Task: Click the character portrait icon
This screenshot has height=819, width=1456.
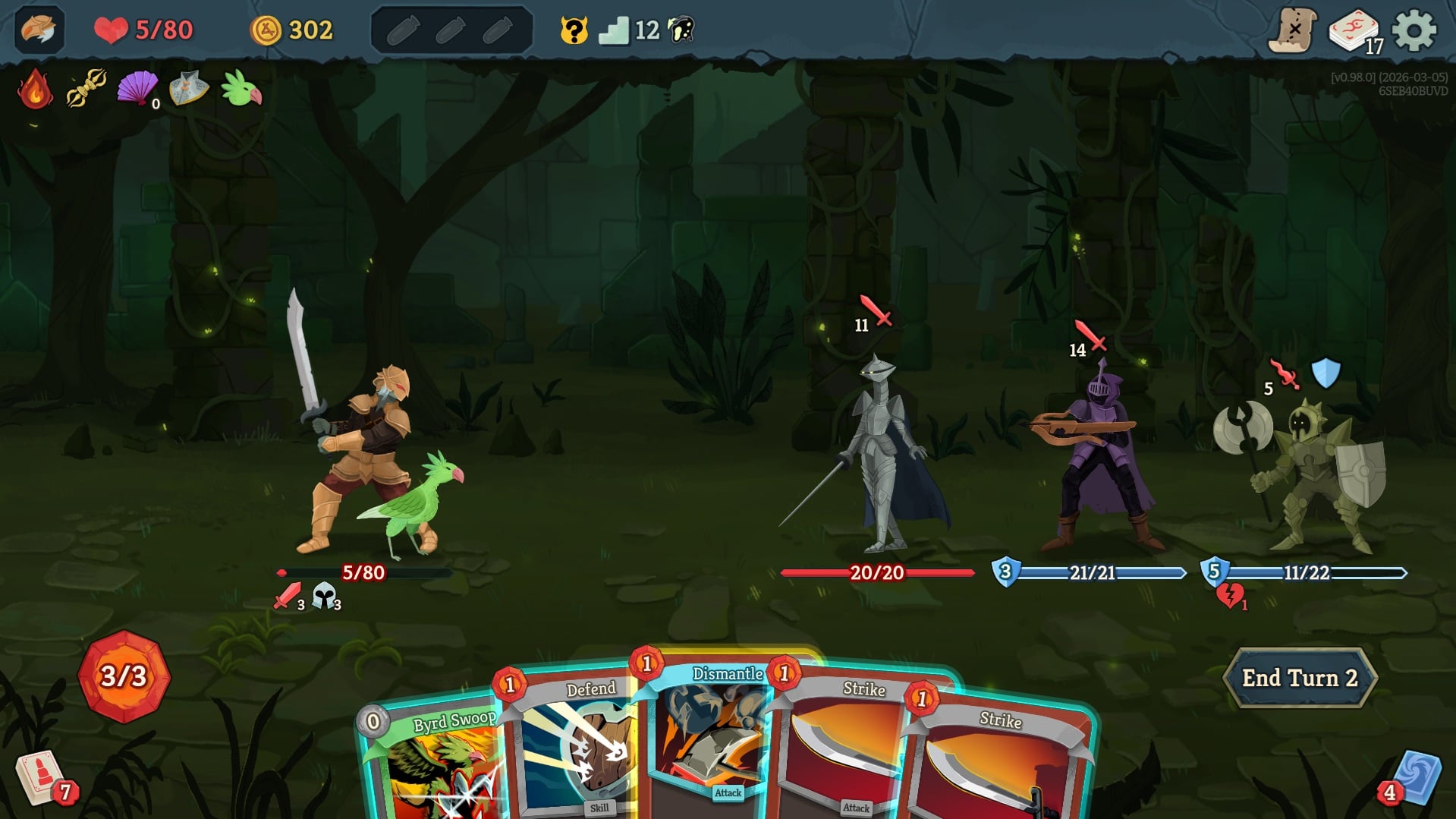Action: pos(39,30)
